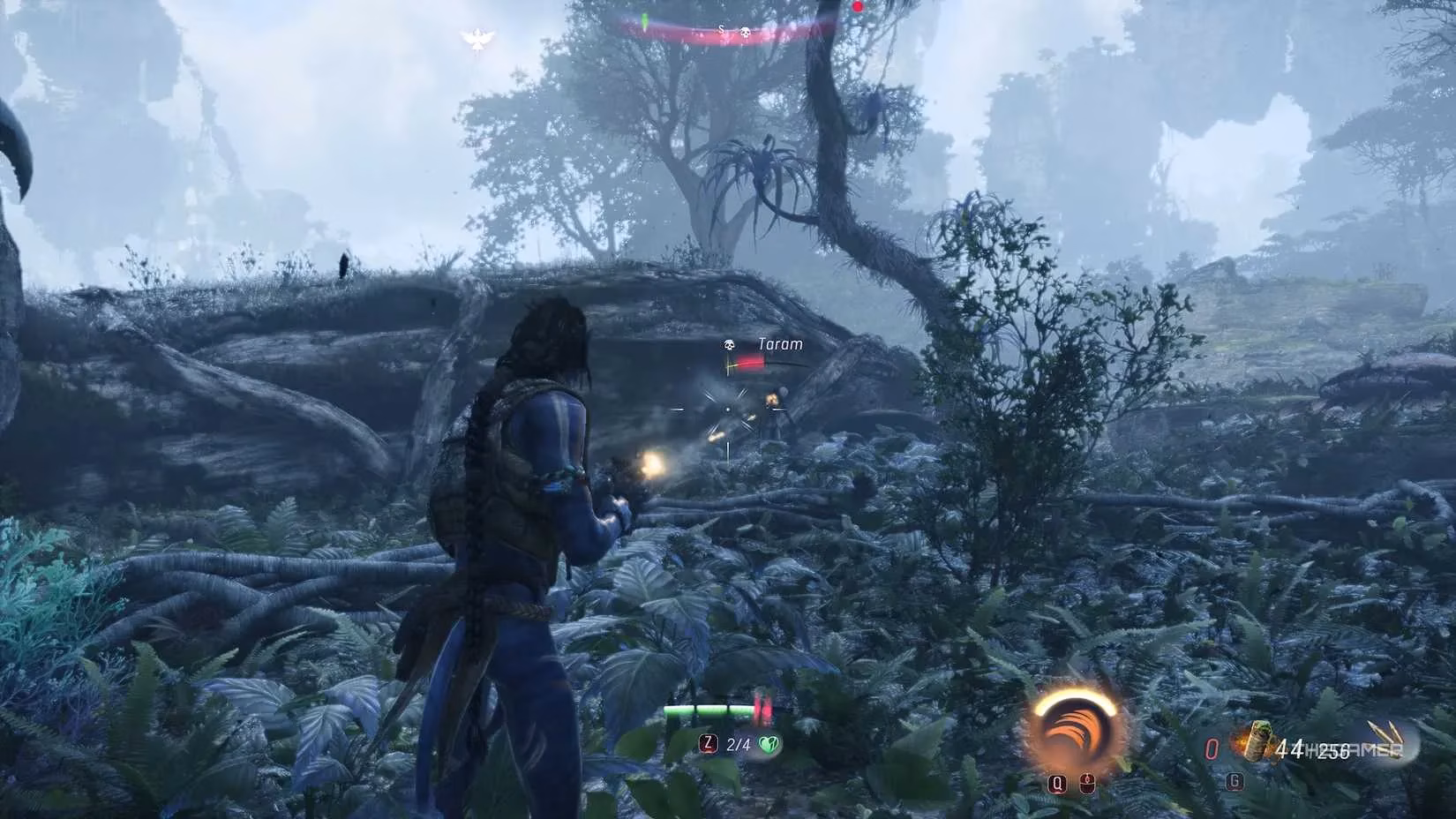Expand the G gadget slot indicator
This screenshot has width=1456, height=819.
(x=1234, y=781)
